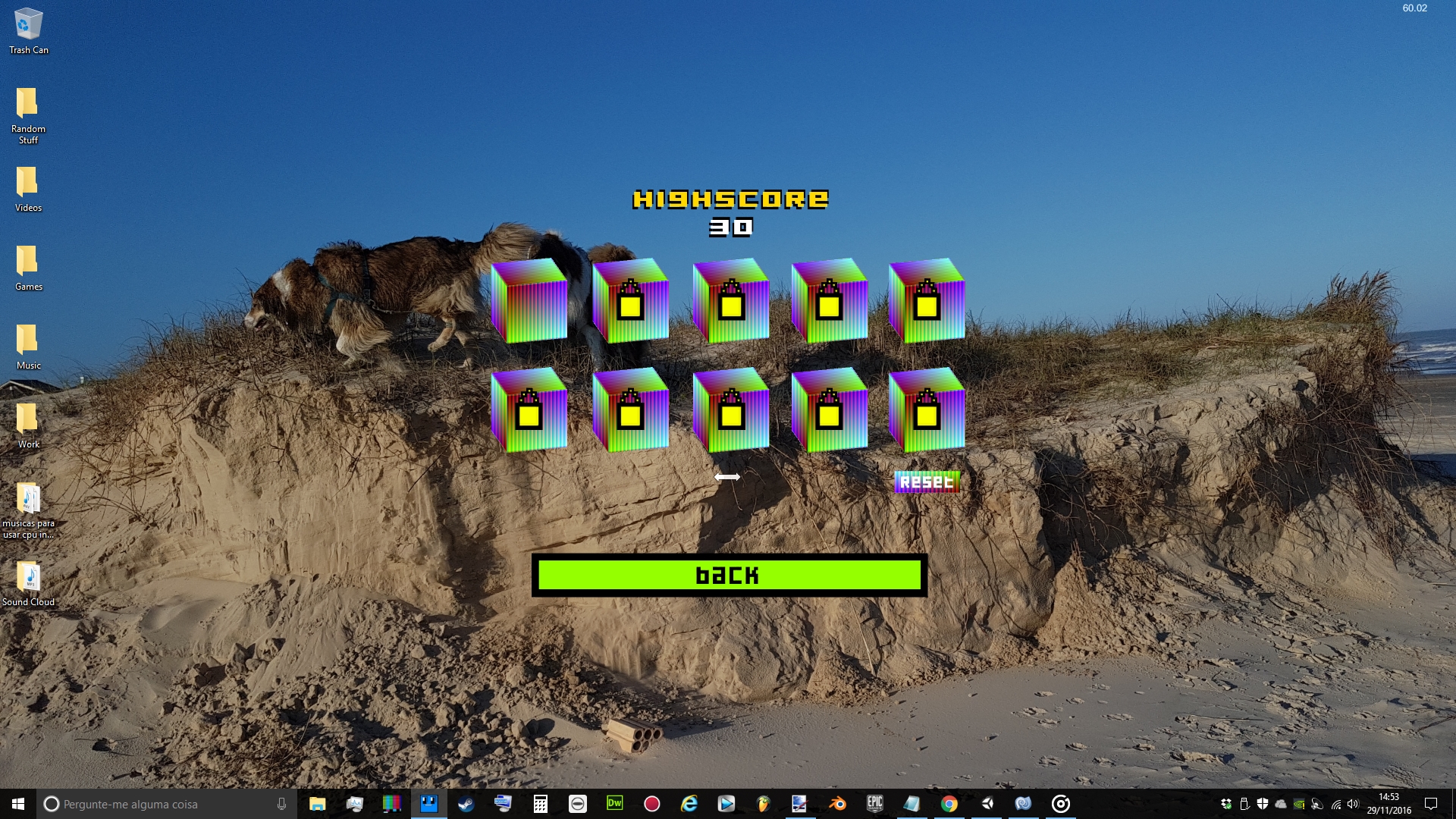
Task: Click the Cortana search box
Action: click(152, 805)
